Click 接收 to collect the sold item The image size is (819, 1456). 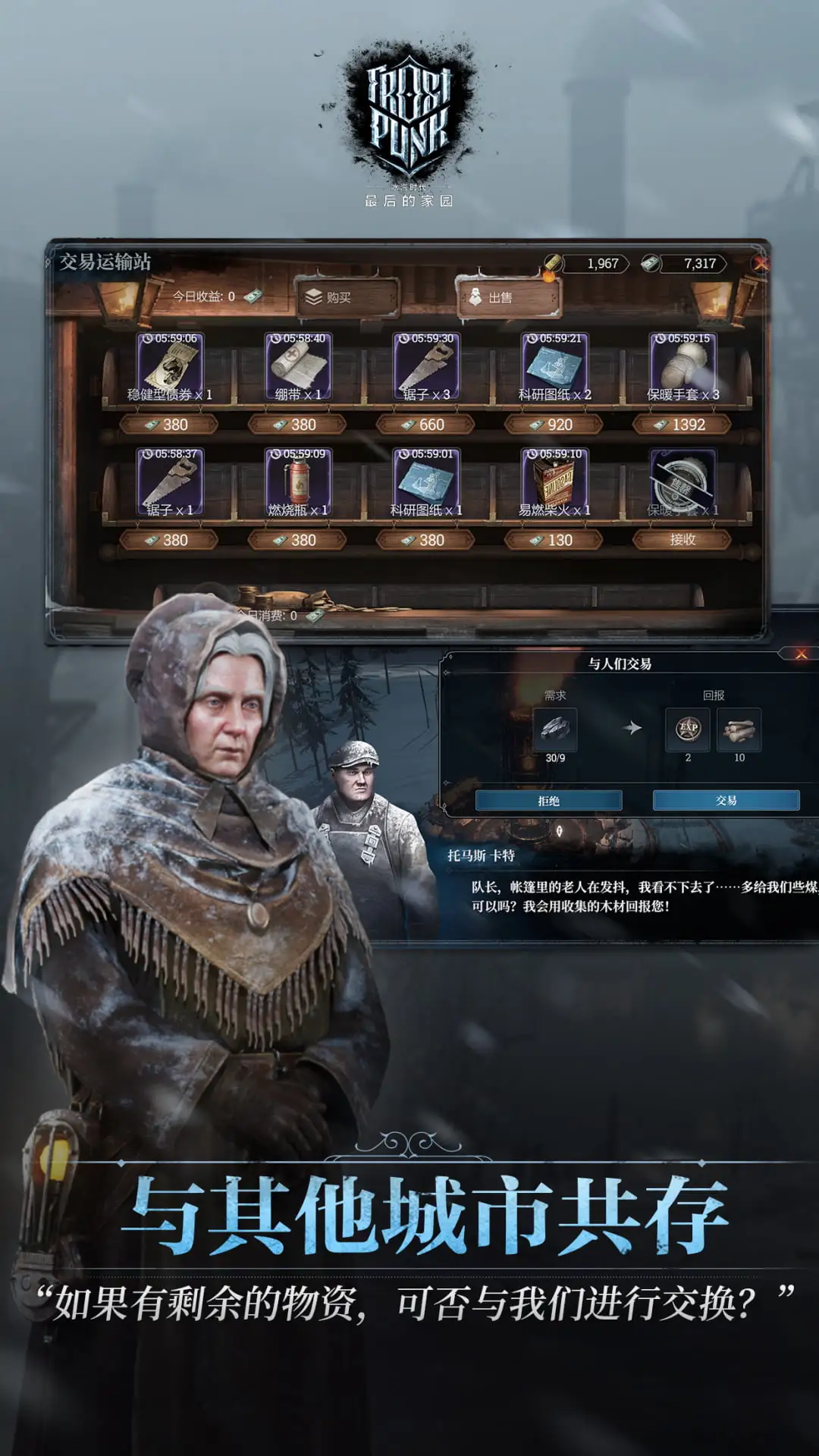tap(682, 540)
